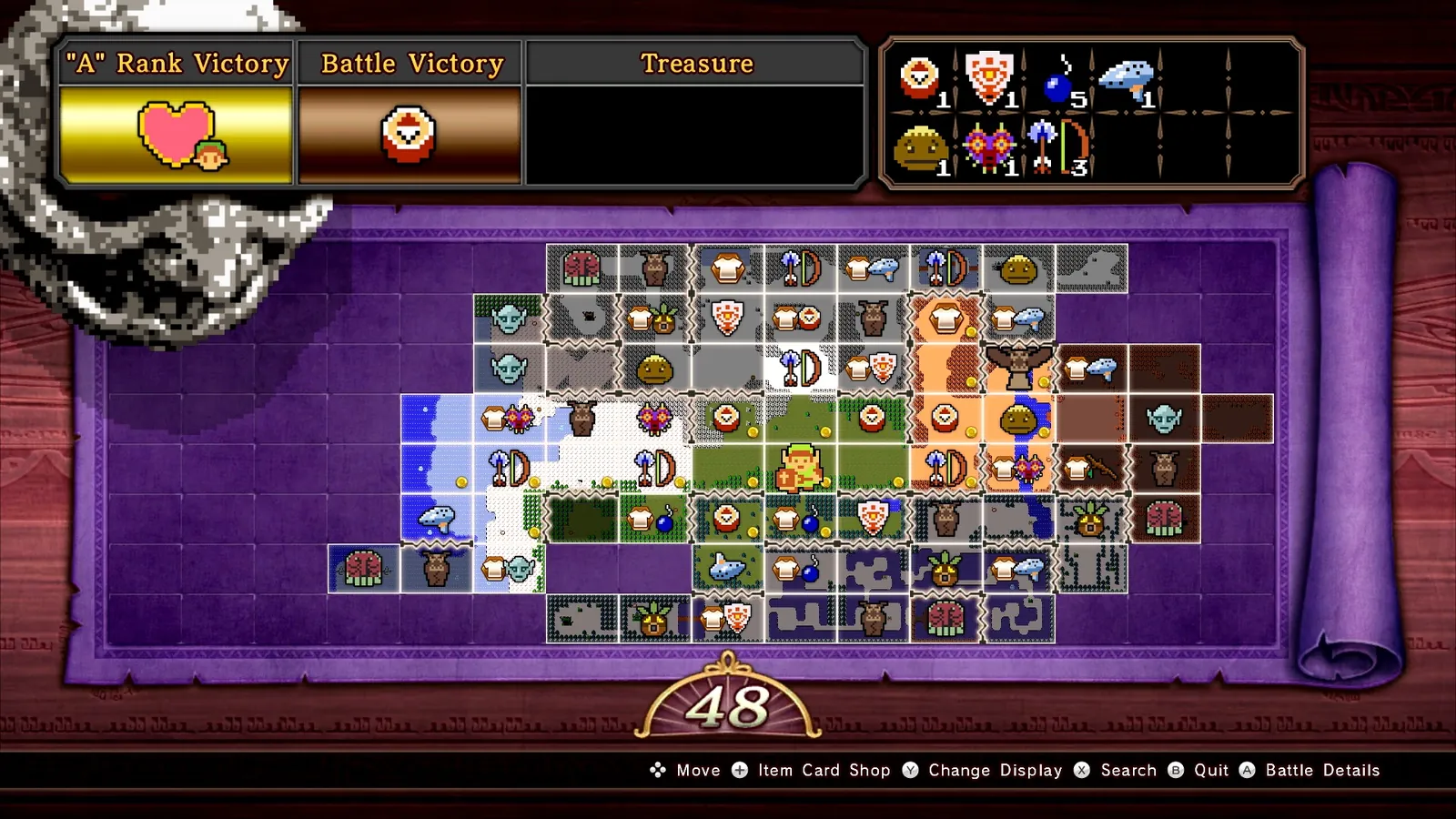
Task: Select the Treasure tab
Action: click(x=697, y=64)
